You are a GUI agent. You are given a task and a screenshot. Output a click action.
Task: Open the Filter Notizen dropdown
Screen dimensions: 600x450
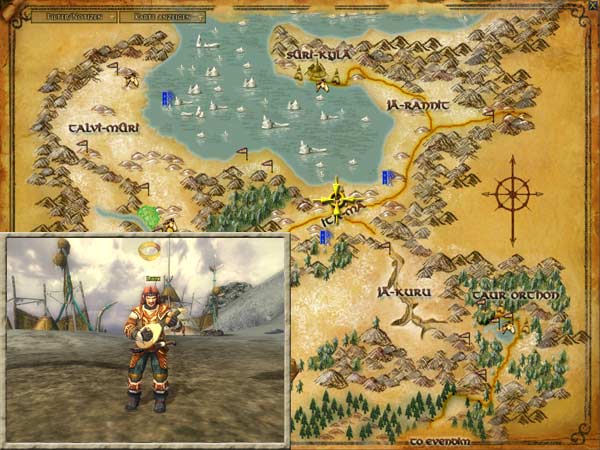coord(74,17)
